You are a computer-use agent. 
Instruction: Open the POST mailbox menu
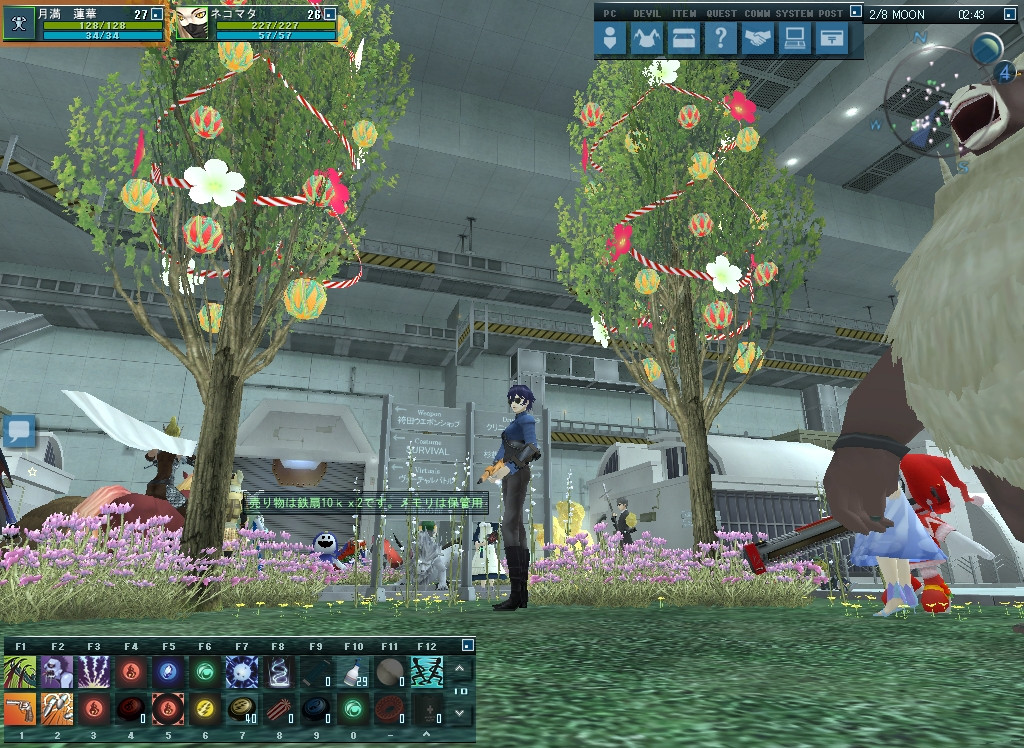tap(830, 39)
